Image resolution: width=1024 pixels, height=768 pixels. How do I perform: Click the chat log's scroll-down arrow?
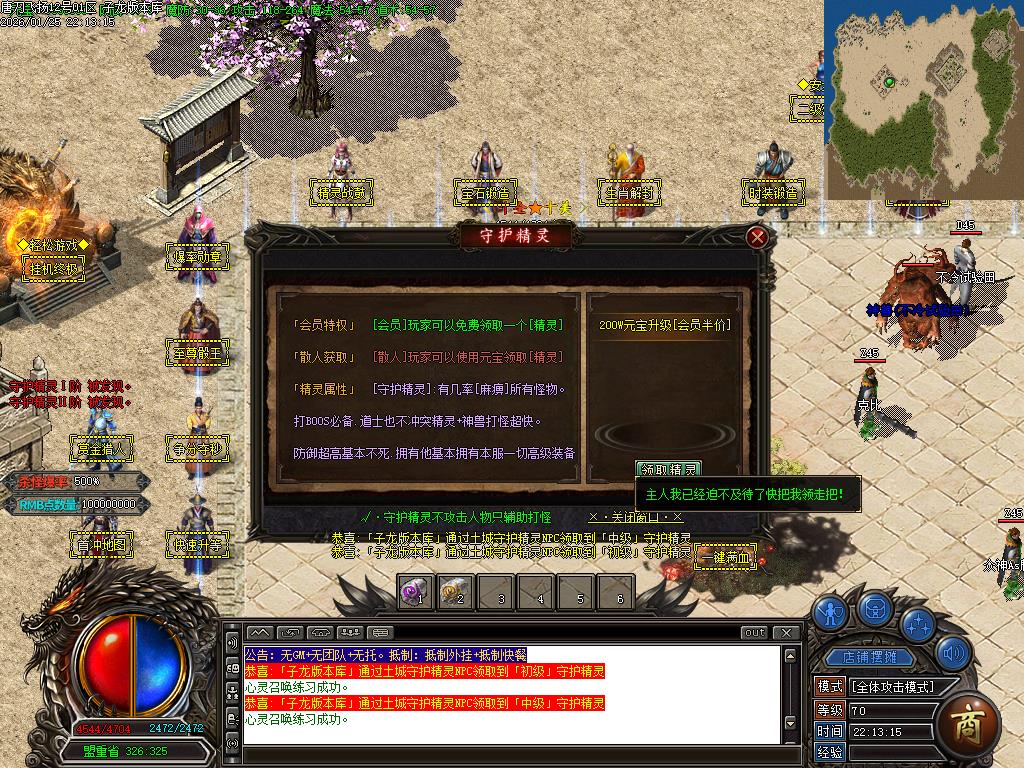(790, 723)
